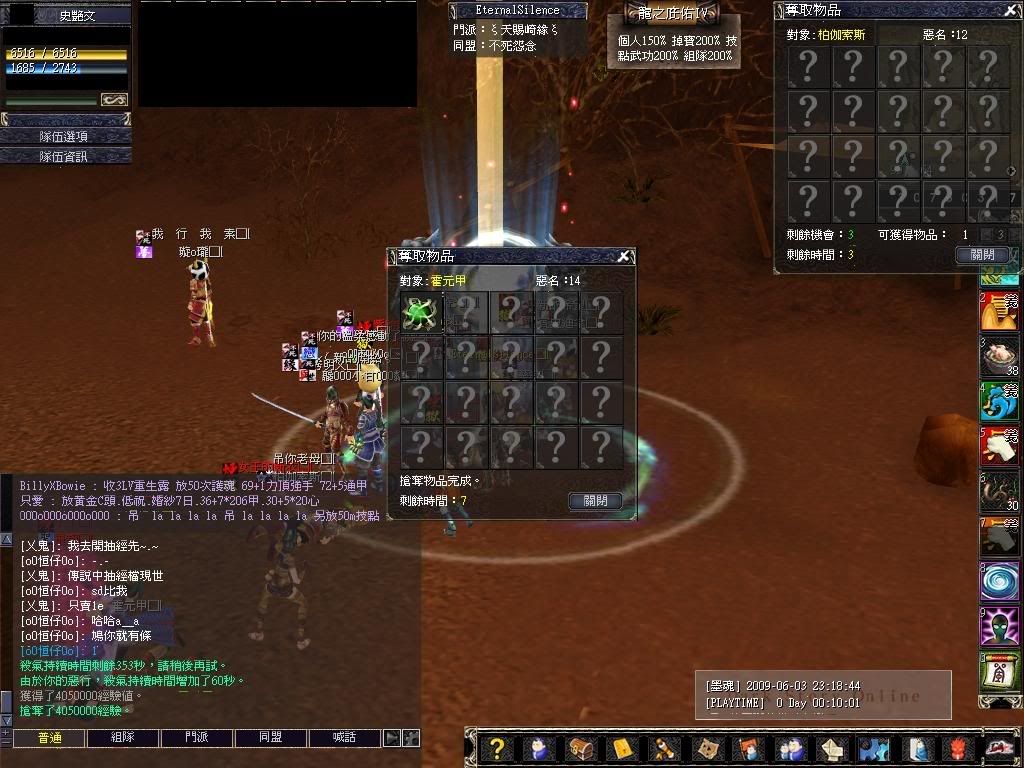Viewport: 1024px width, 768px height.
Task: Click 關閉 in the 柏伽索斯 loot panel
Action: 982,255
